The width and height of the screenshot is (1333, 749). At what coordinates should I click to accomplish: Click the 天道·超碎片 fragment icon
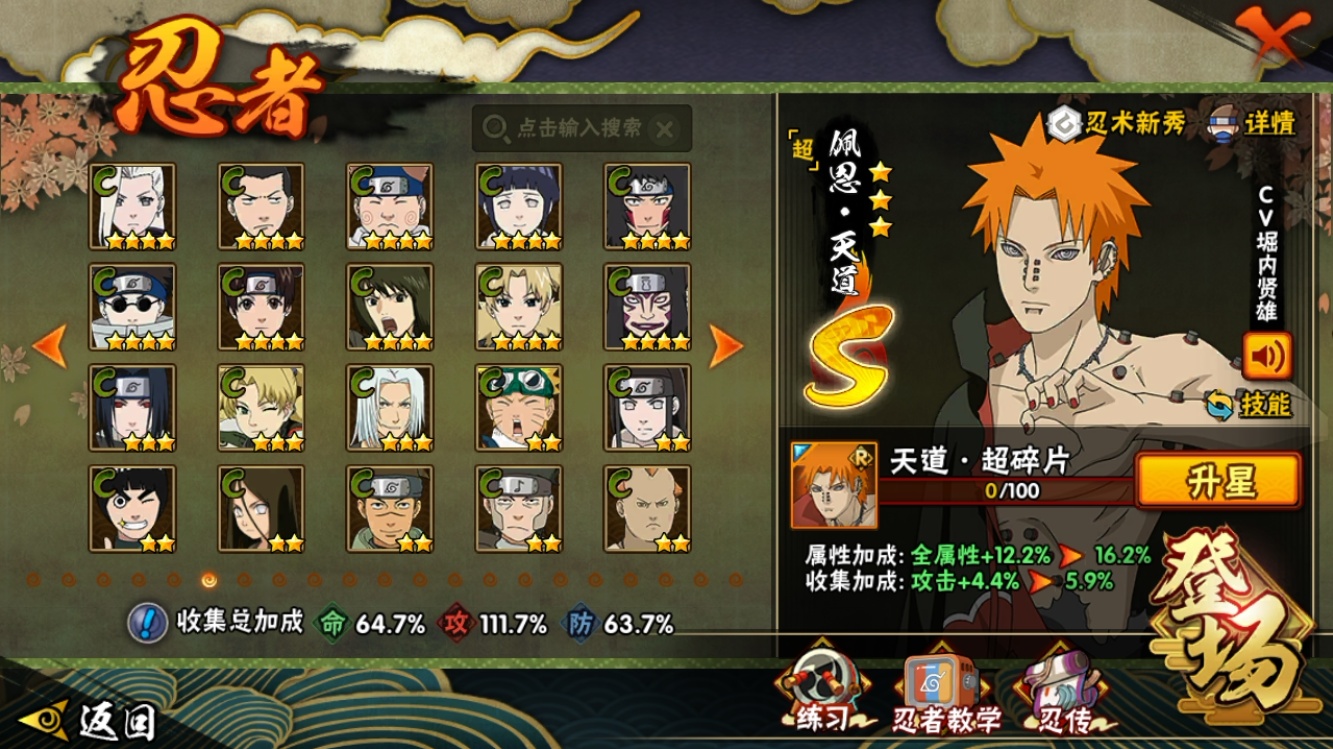coord(833,485)
